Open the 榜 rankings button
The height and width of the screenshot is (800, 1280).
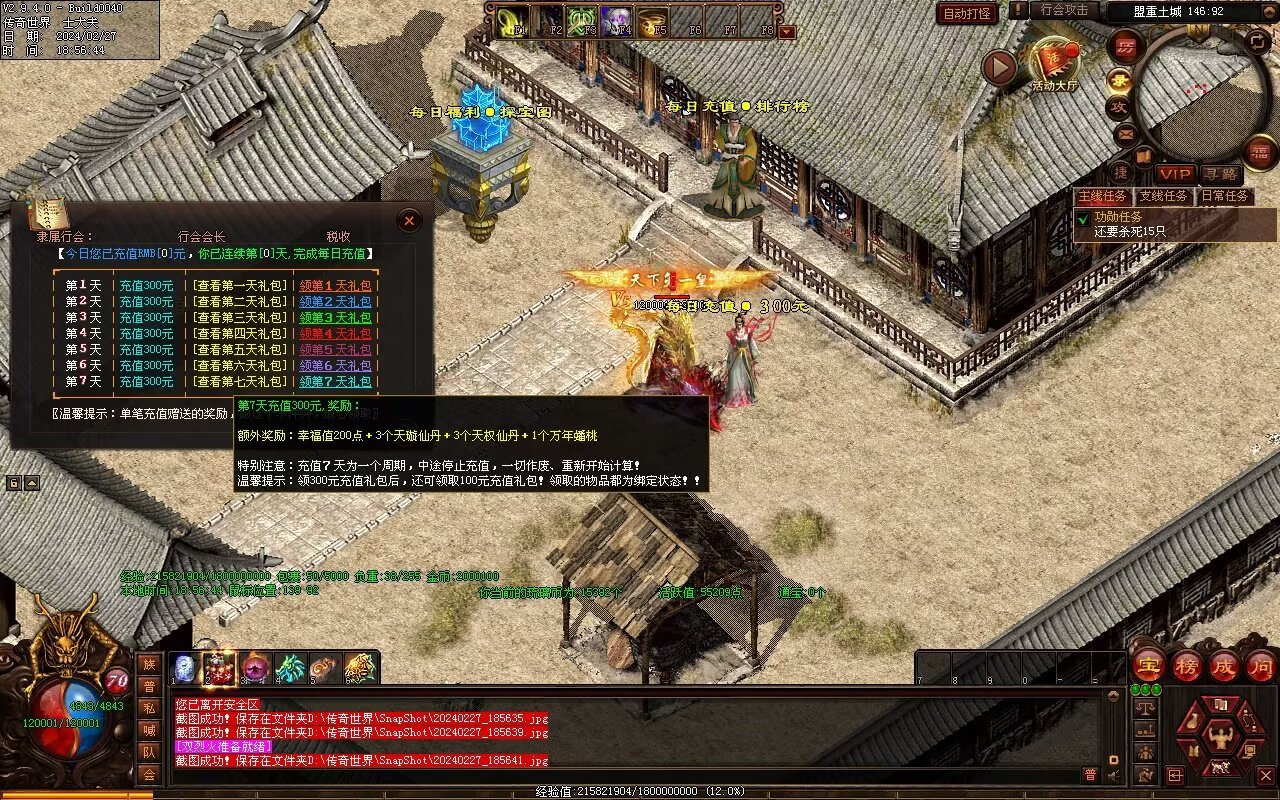click(x=1187, y=665)
